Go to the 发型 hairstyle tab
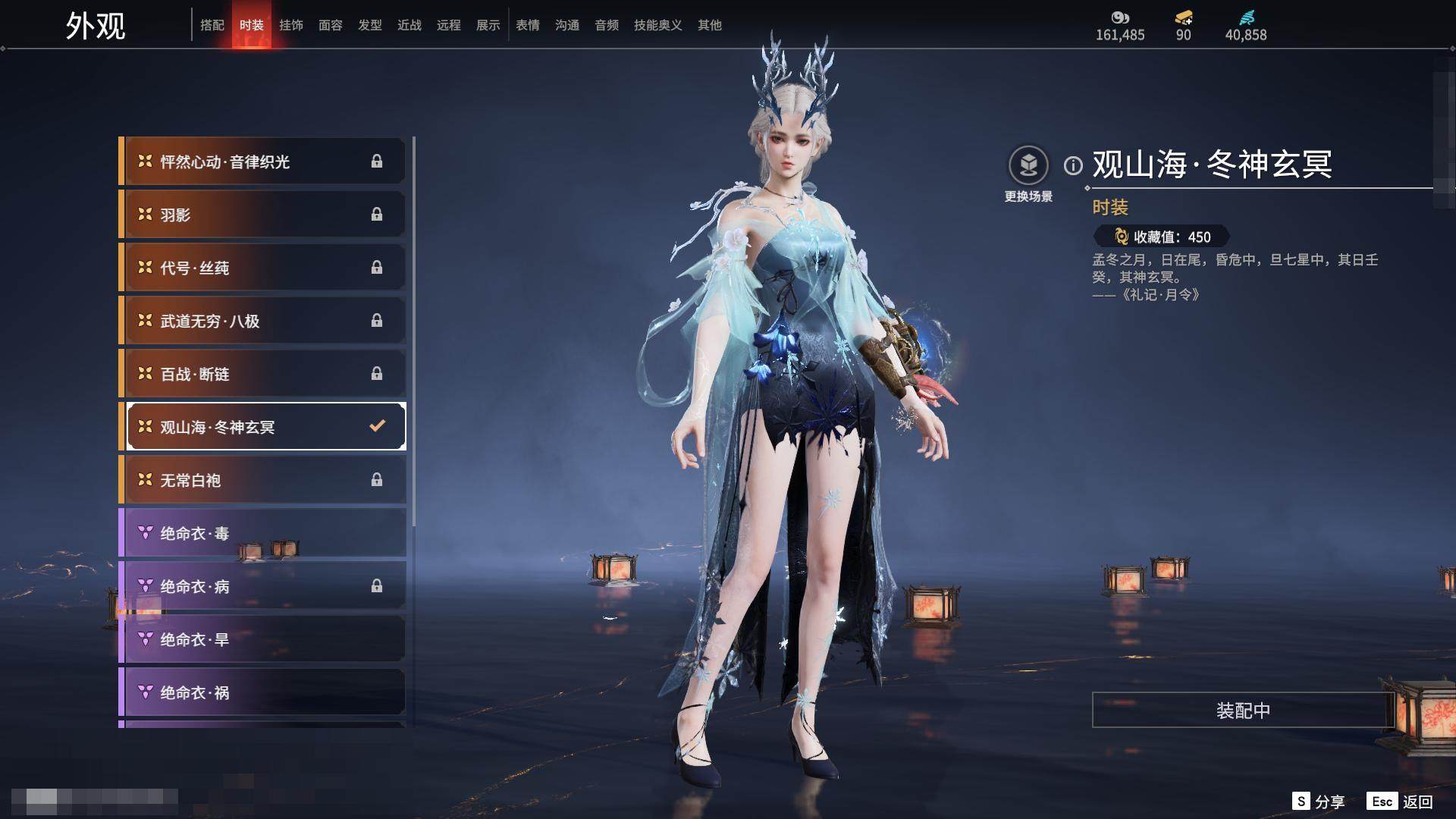Screen dimensions: 1456x819 pos(370,25)
